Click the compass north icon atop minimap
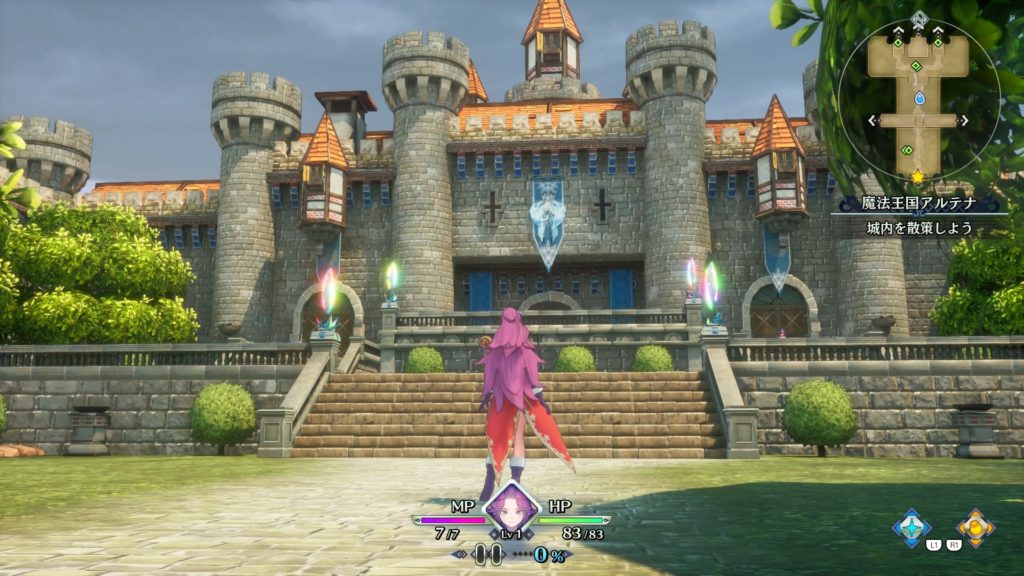This screenshot has height=576, width=1024. click(x=919, y=17)
